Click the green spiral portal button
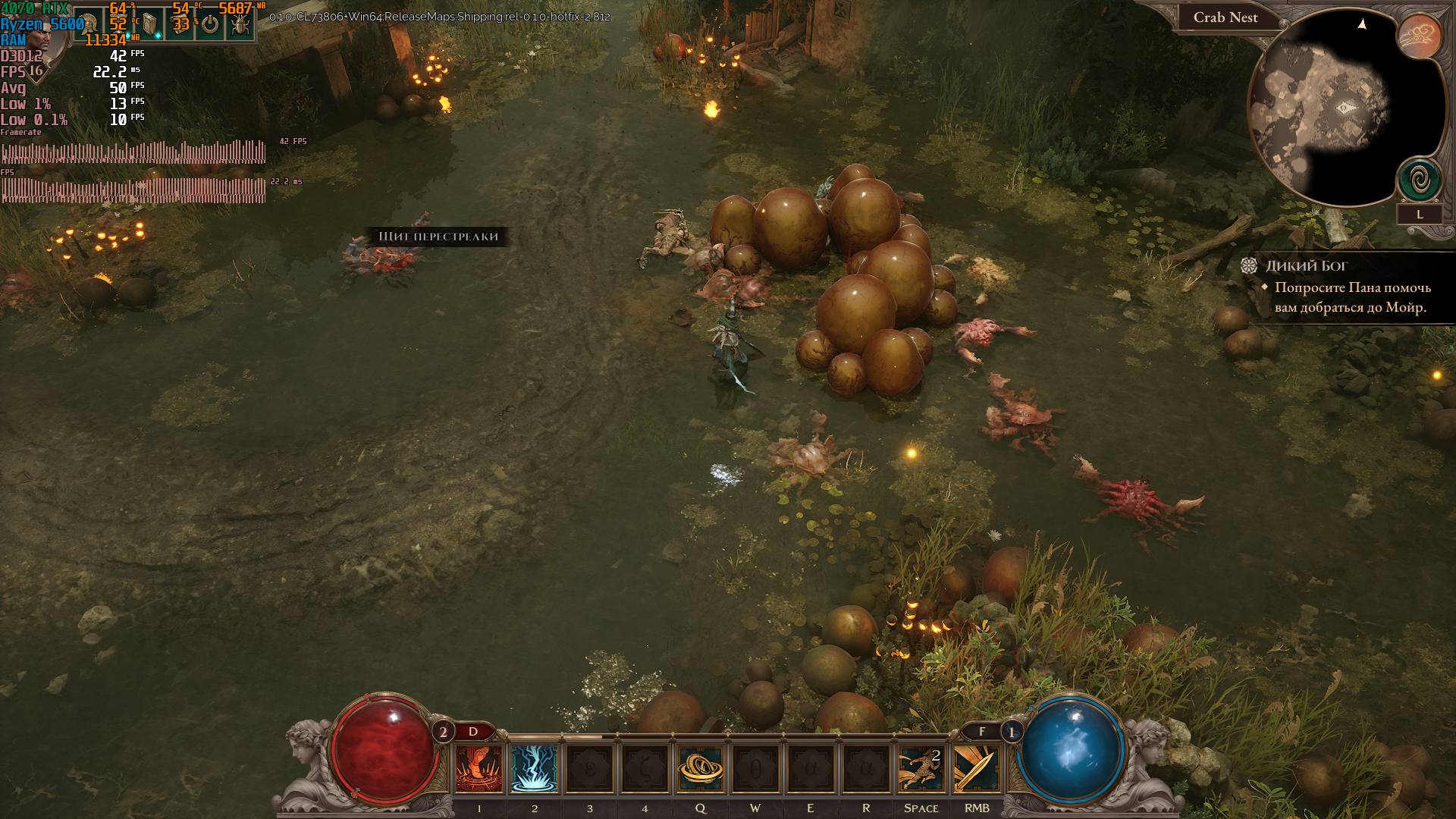Viewport: 1456px width, 819px height. (x=1419, y=180)
